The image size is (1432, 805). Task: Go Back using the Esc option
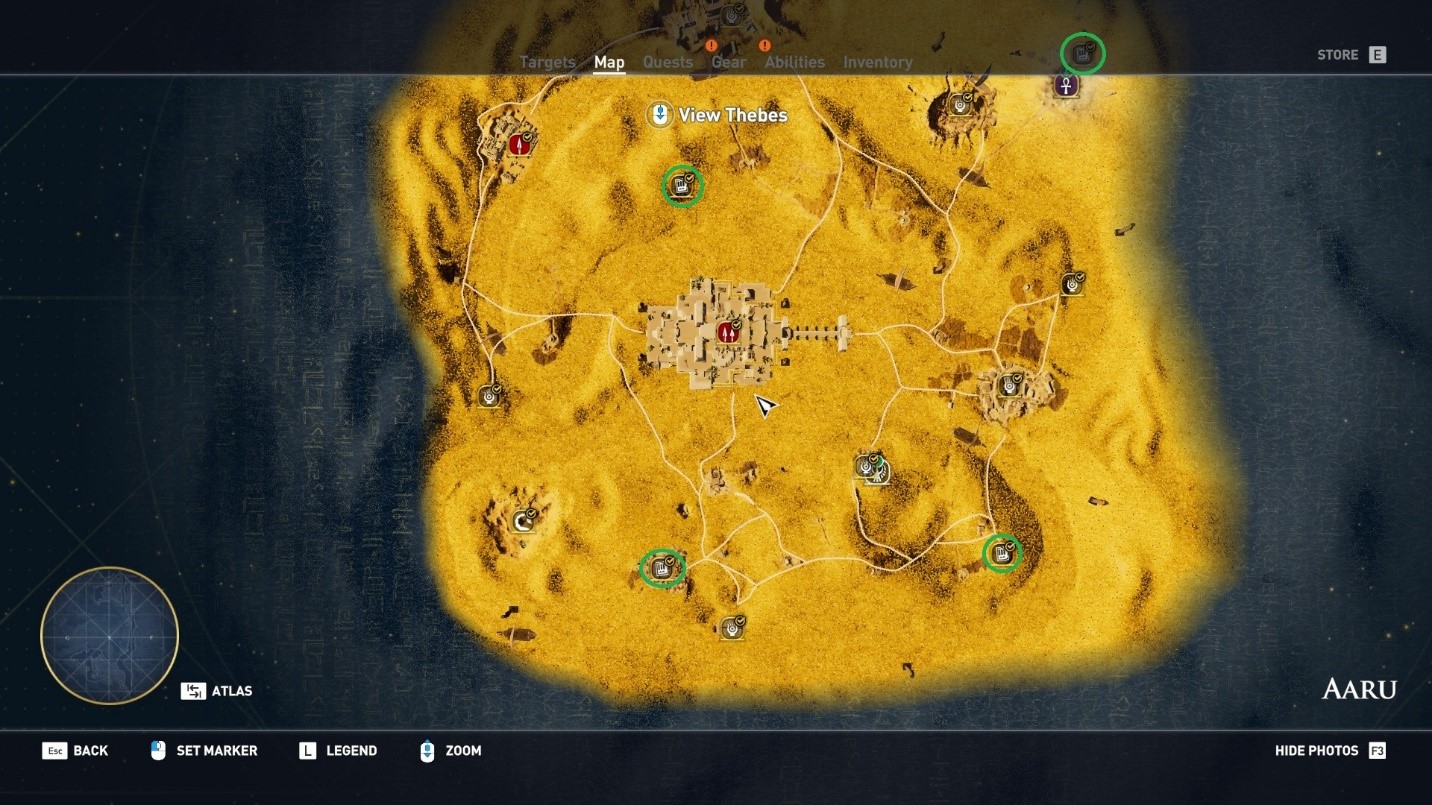[x=77, y=750]
